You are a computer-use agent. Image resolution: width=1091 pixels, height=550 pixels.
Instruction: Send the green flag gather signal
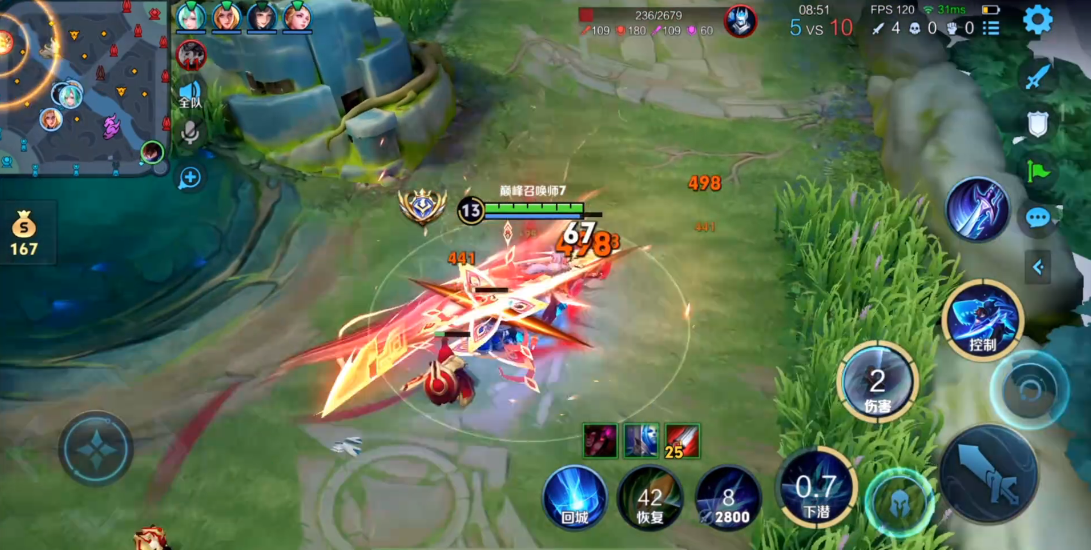click(x=1038, y=171)
